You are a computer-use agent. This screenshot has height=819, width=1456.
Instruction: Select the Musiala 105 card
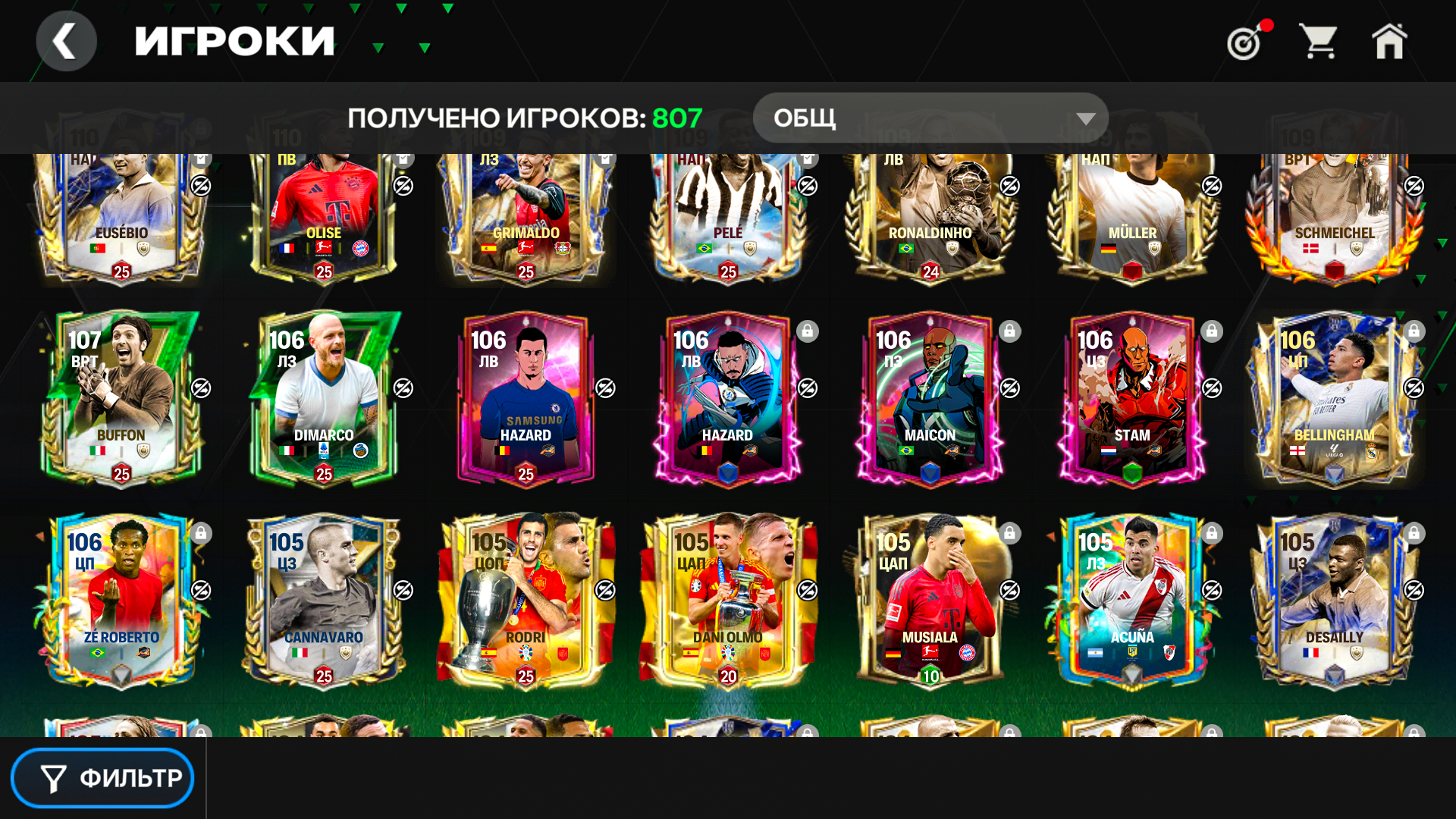(930, 601)
